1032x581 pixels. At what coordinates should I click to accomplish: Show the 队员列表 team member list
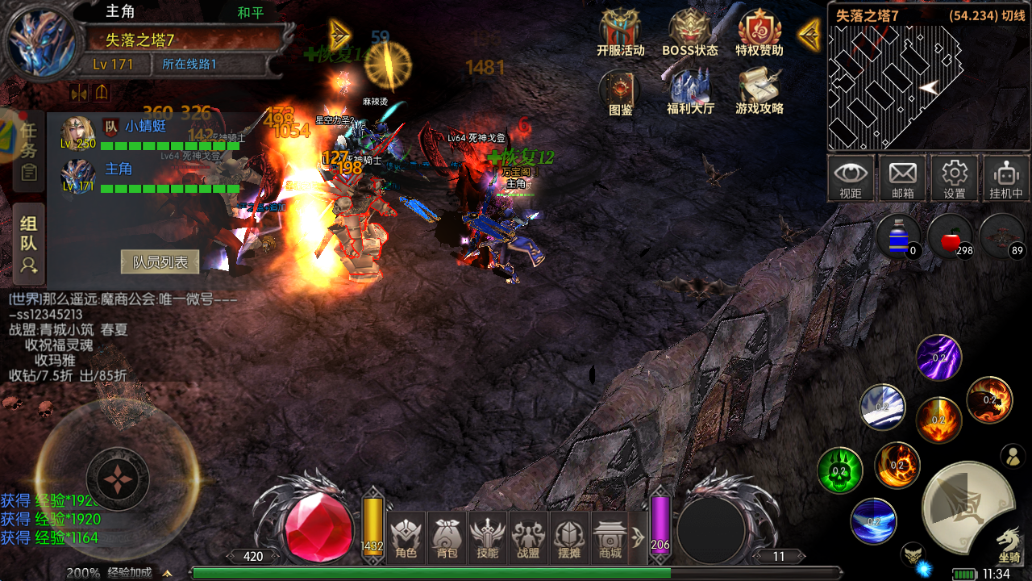[160, 262]
